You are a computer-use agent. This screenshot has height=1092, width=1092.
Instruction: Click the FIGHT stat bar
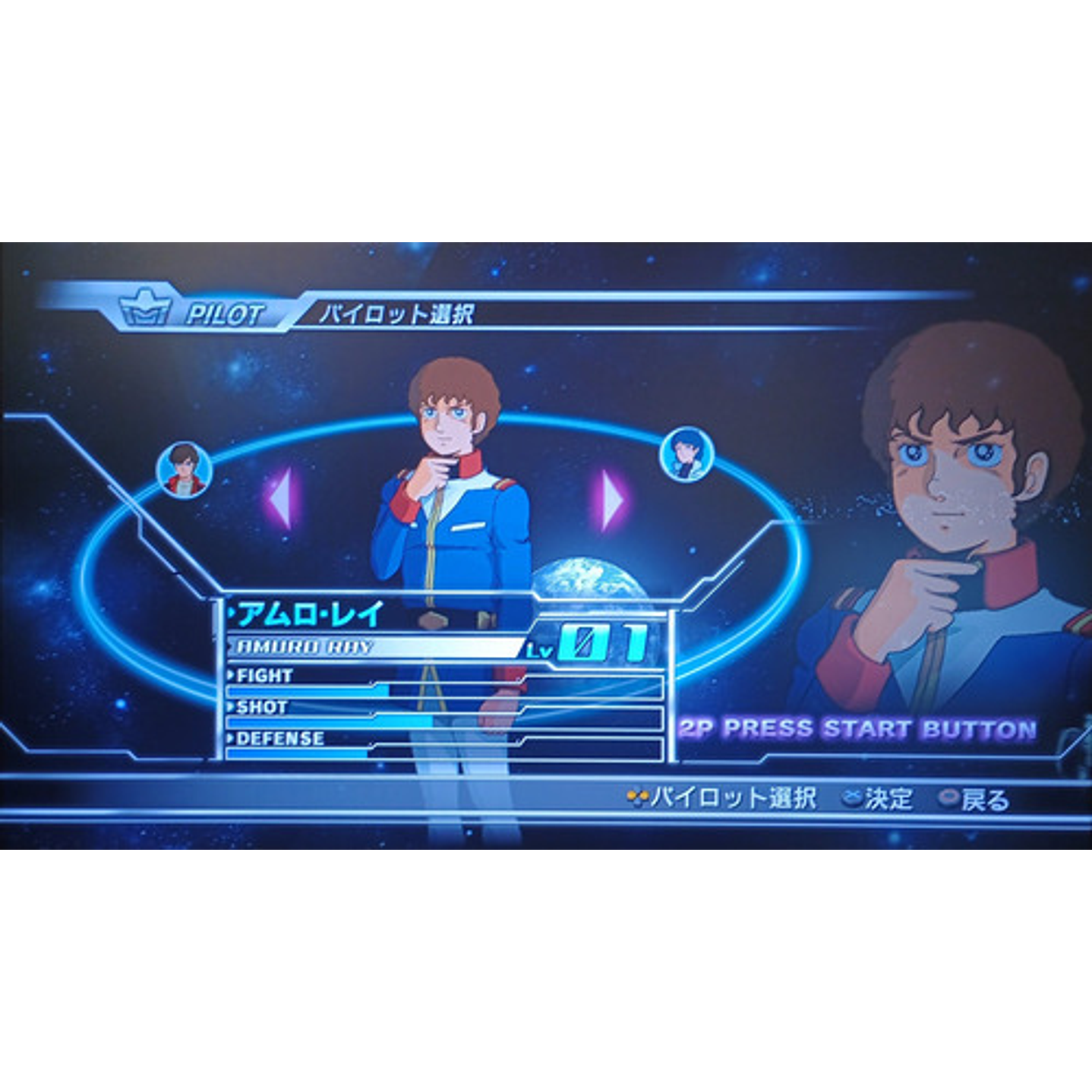pos(342,691)
